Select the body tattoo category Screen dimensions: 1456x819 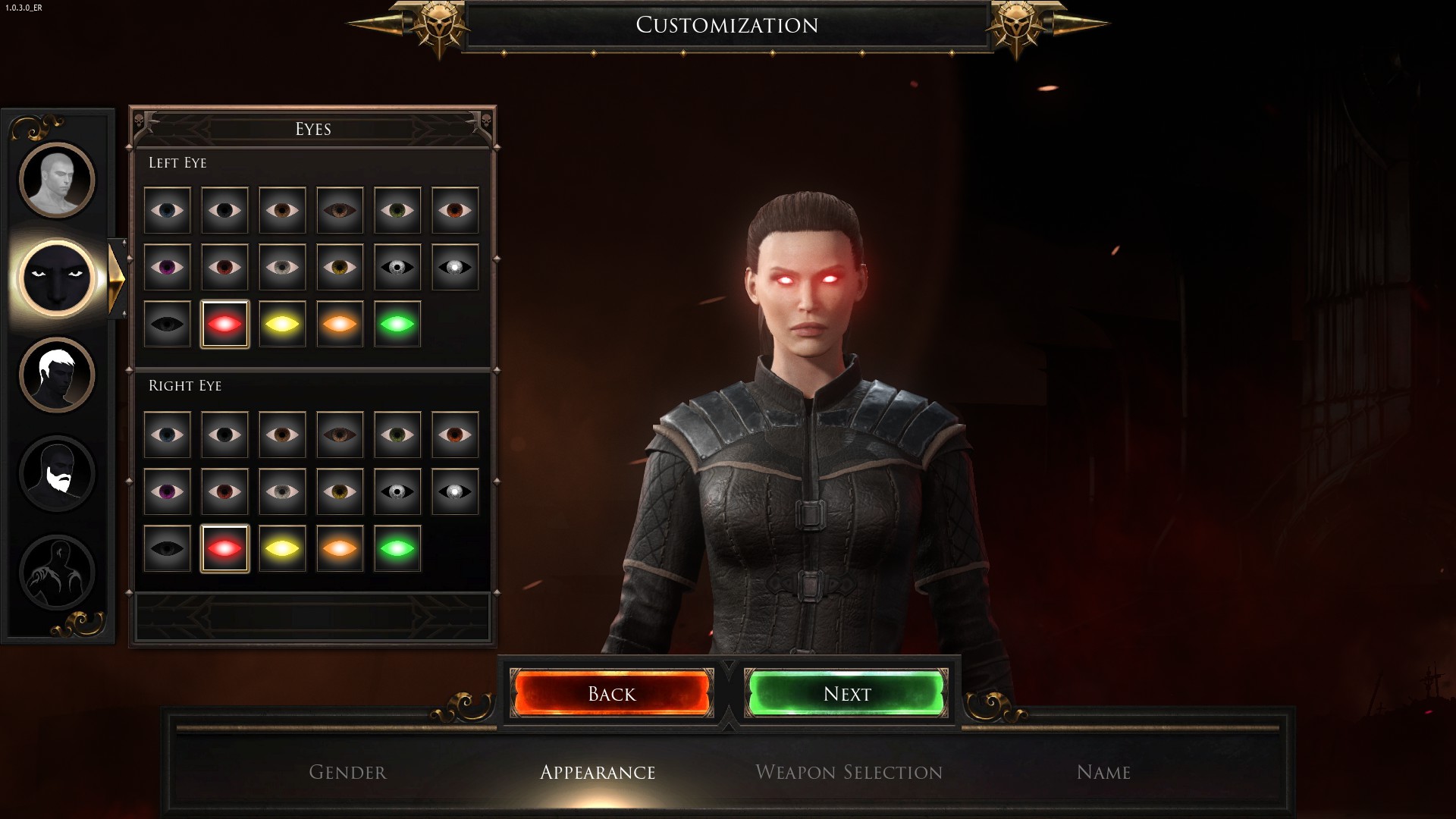point(57,572)
